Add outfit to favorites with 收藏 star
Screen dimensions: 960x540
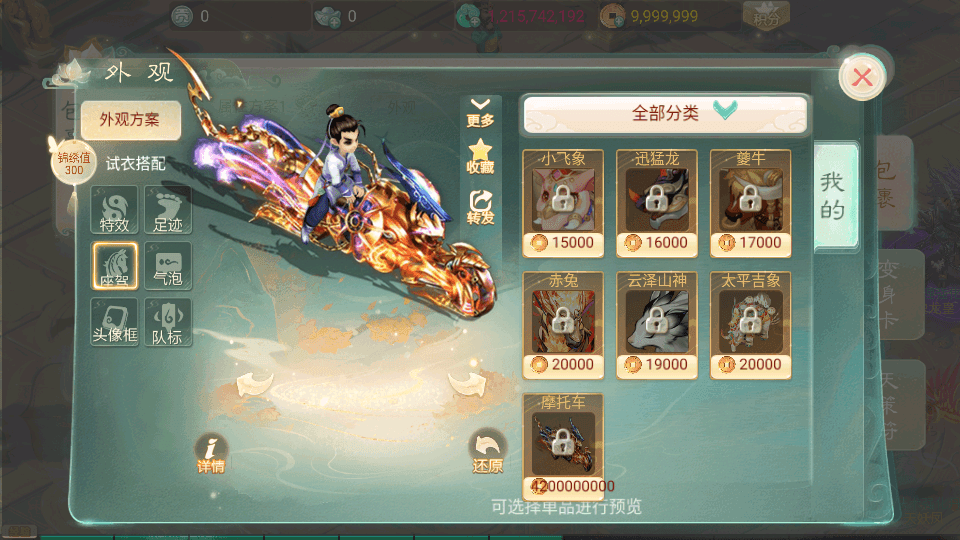click(480, 158)
